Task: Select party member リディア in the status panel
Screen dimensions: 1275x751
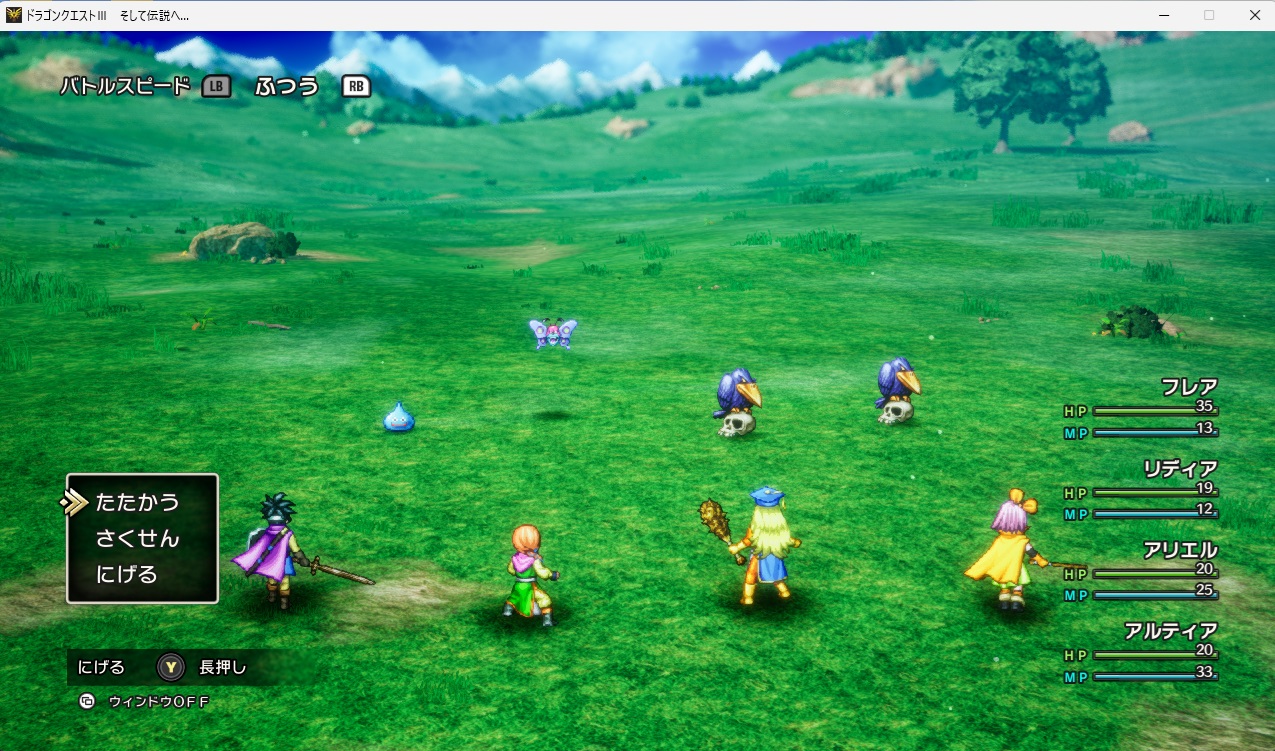Action: point(1179,468)
